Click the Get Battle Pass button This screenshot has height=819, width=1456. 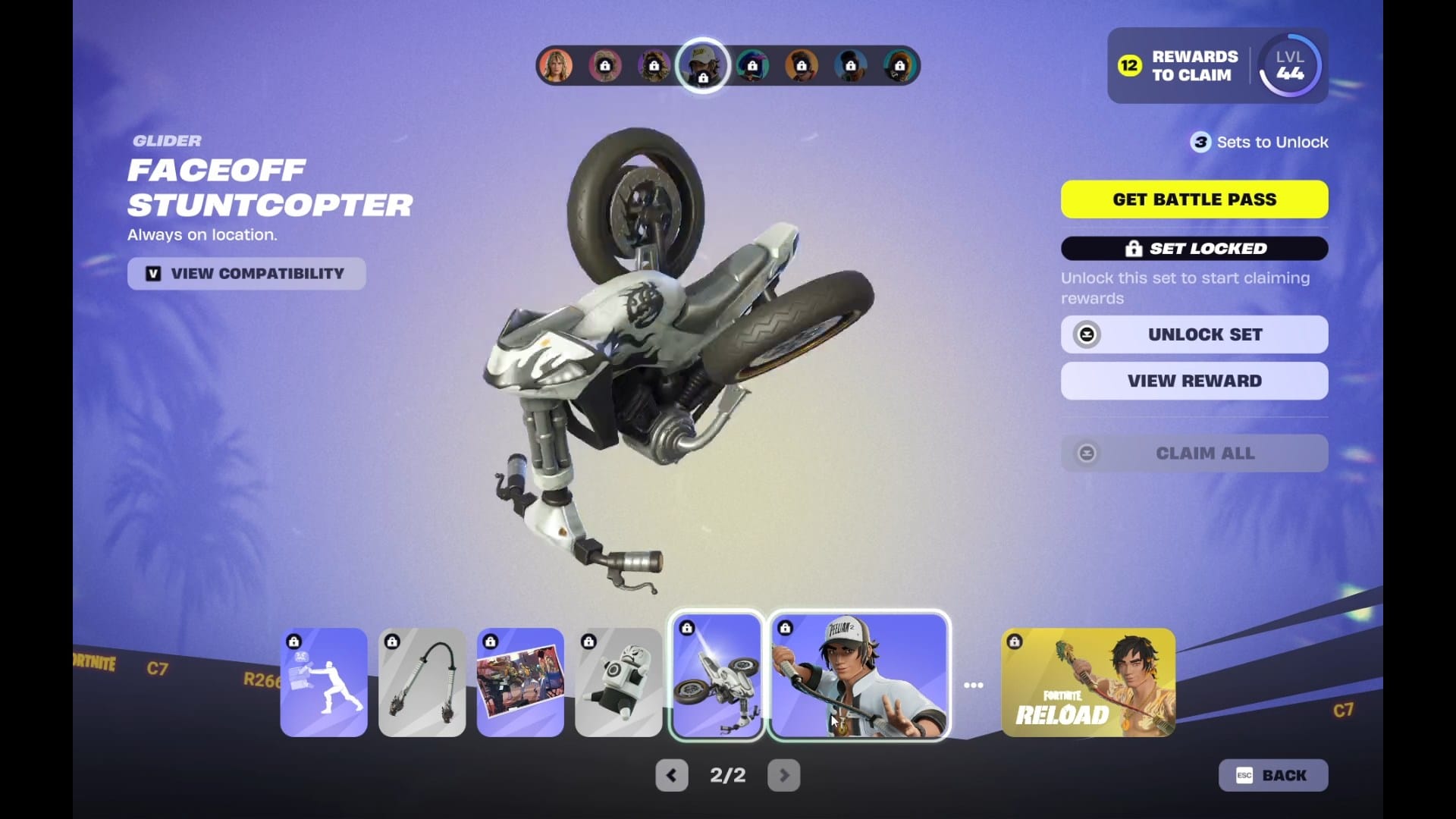[x=1194, y=199]
